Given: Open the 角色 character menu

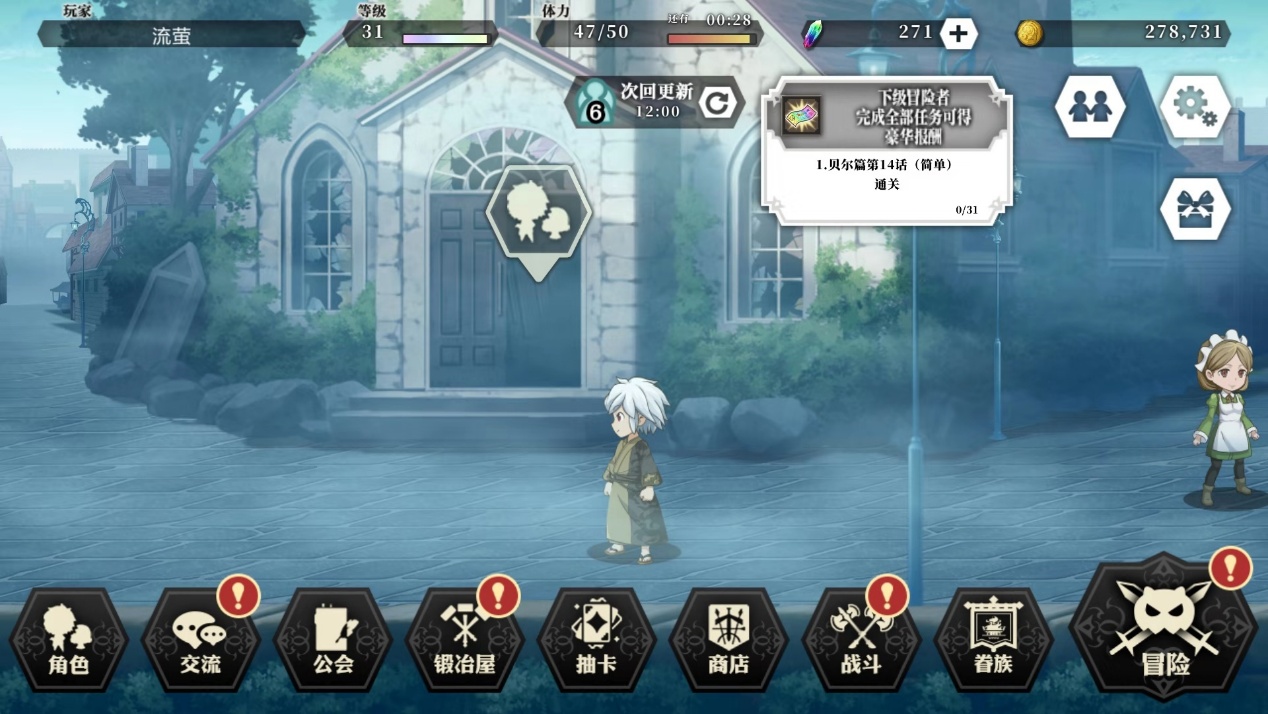Looking at the screenshot, I should [x=69, y=640].
